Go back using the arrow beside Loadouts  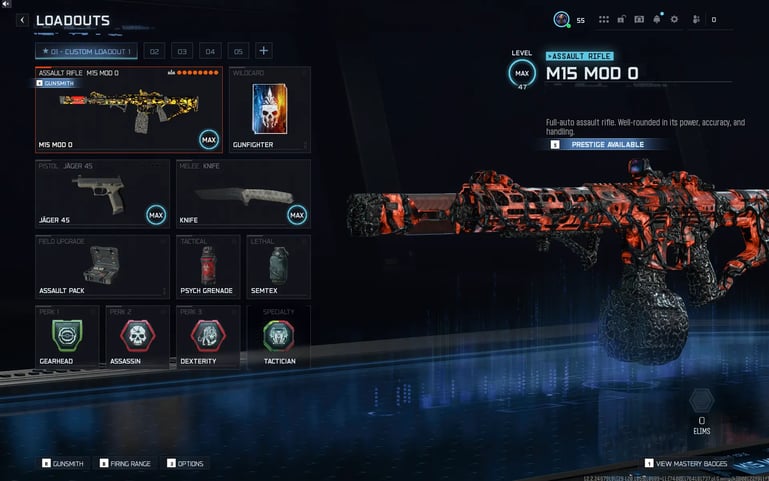coord(22,20)
